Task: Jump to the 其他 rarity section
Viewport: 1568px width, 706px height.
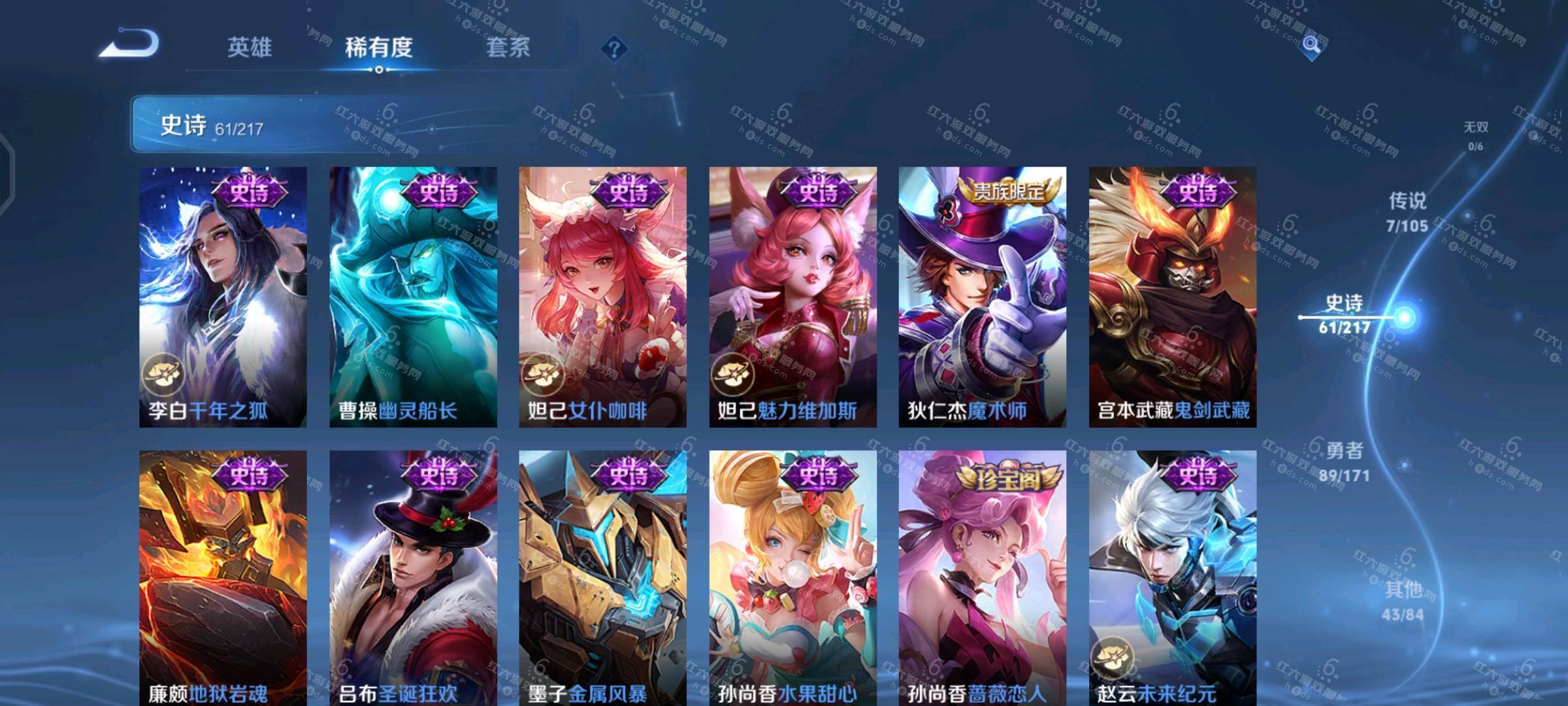Action: pyautogui.click(x=1403, y=601)
